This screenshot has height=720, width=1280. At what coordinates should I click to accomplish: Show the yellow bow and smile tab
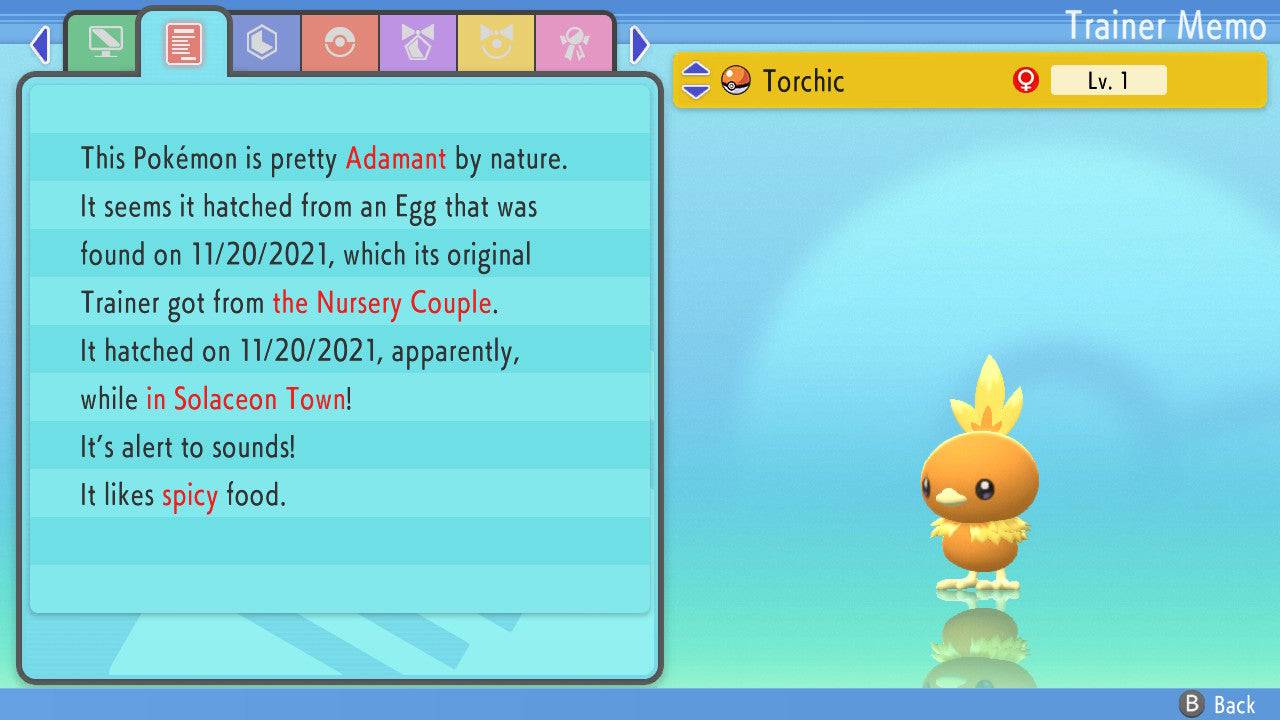click(x=496, y=43)
